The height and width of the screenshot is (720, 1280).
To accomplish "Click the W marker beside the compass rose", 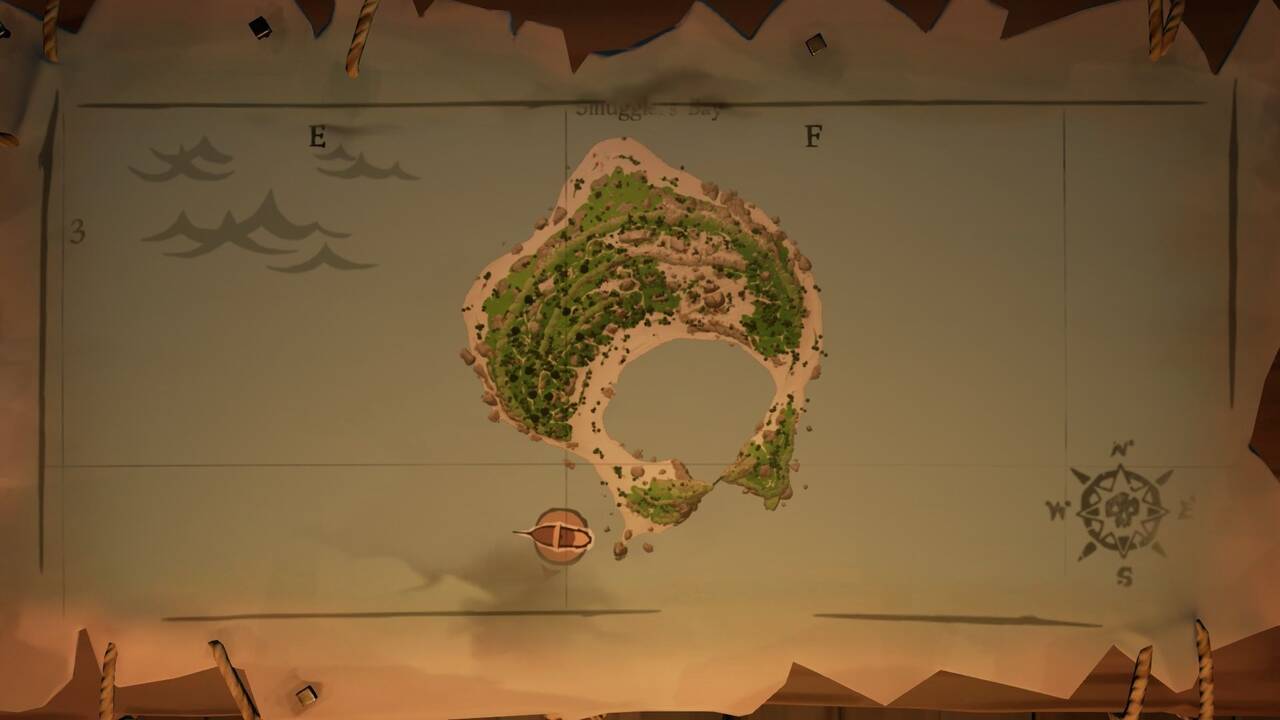I will click(x=1056, y=508).
